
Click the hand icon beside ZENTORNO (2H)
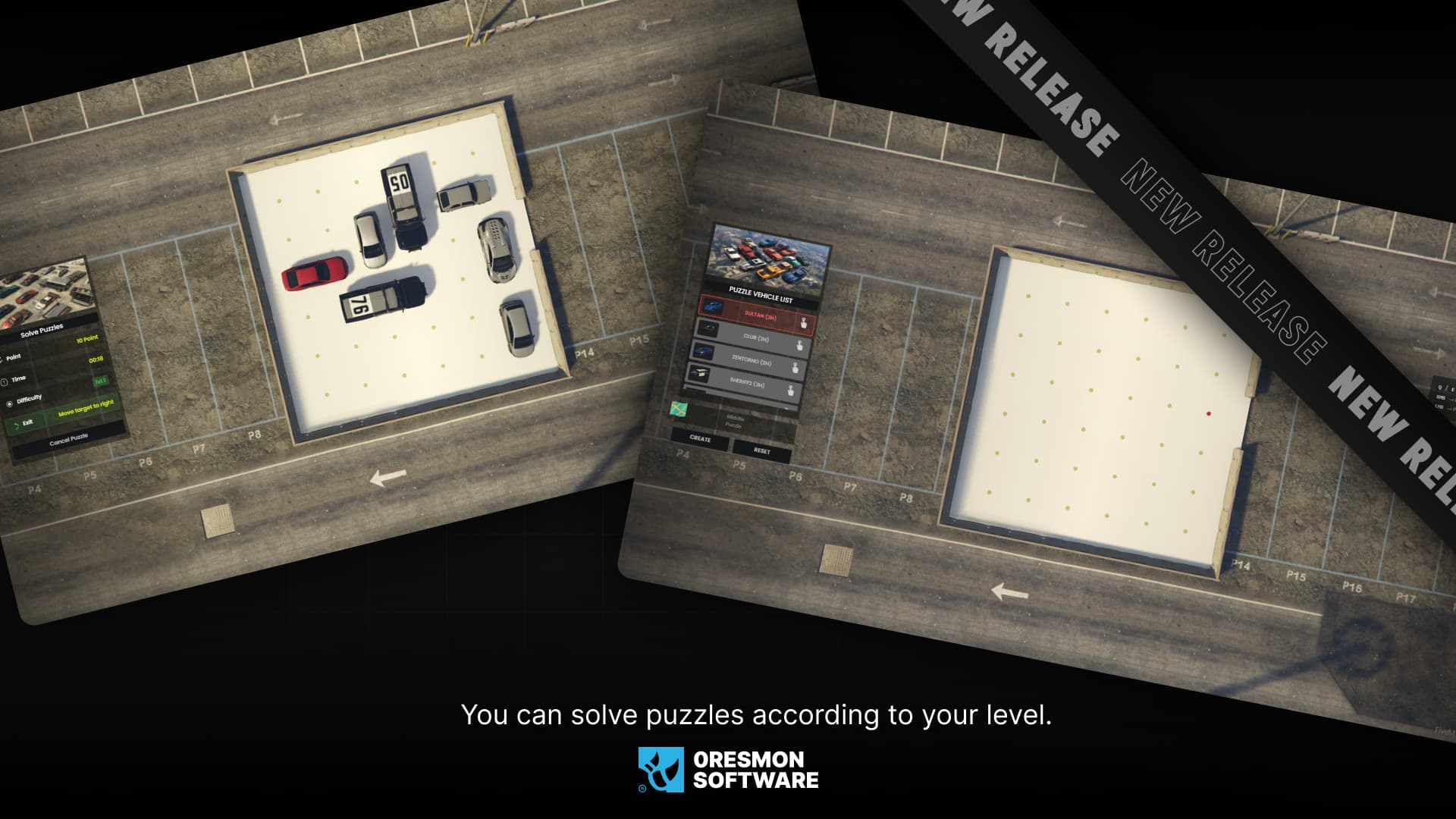(796, 368)
